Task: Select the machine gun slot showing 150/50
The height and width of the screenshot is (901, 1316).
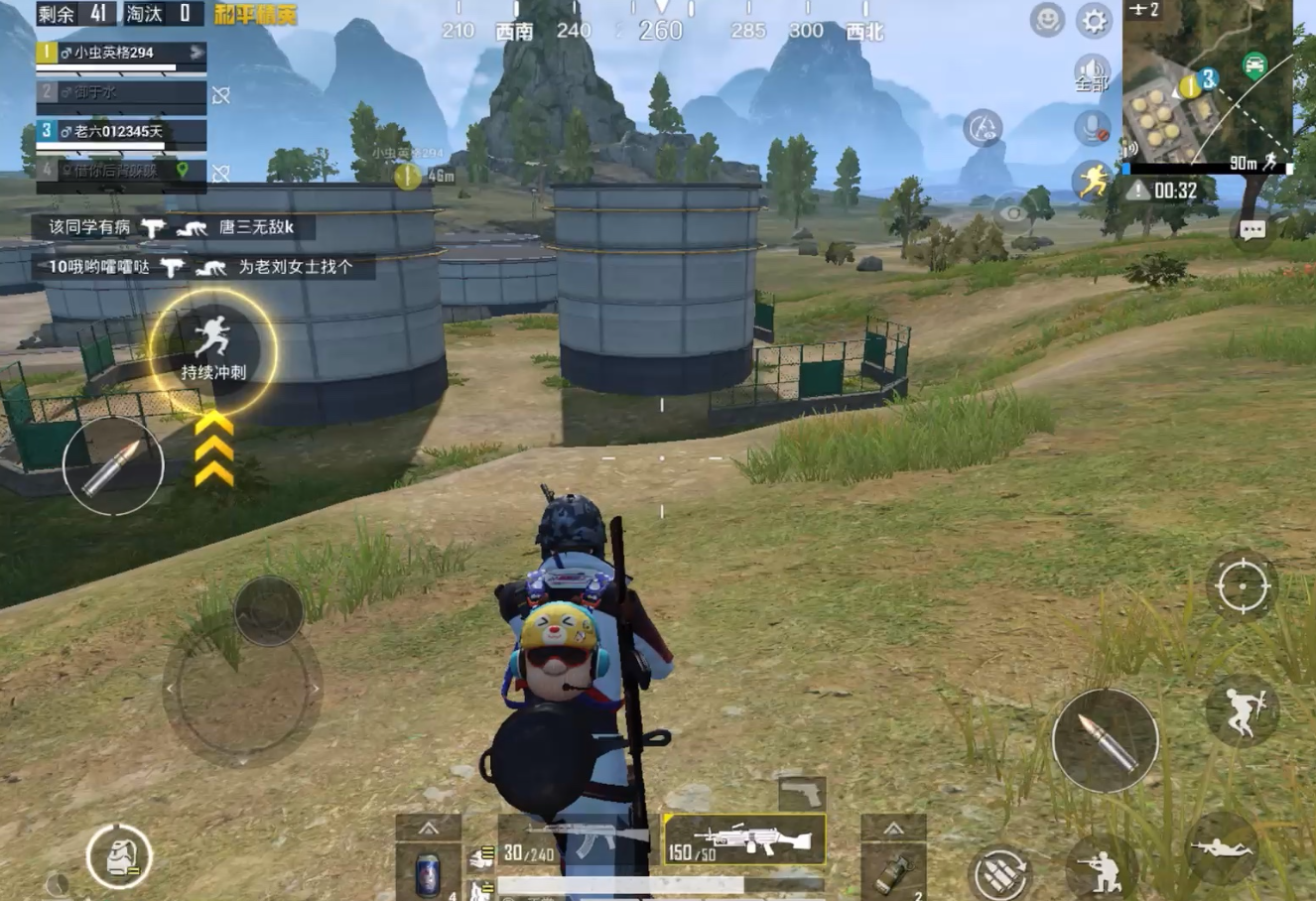Action: (x=744, y=839)
